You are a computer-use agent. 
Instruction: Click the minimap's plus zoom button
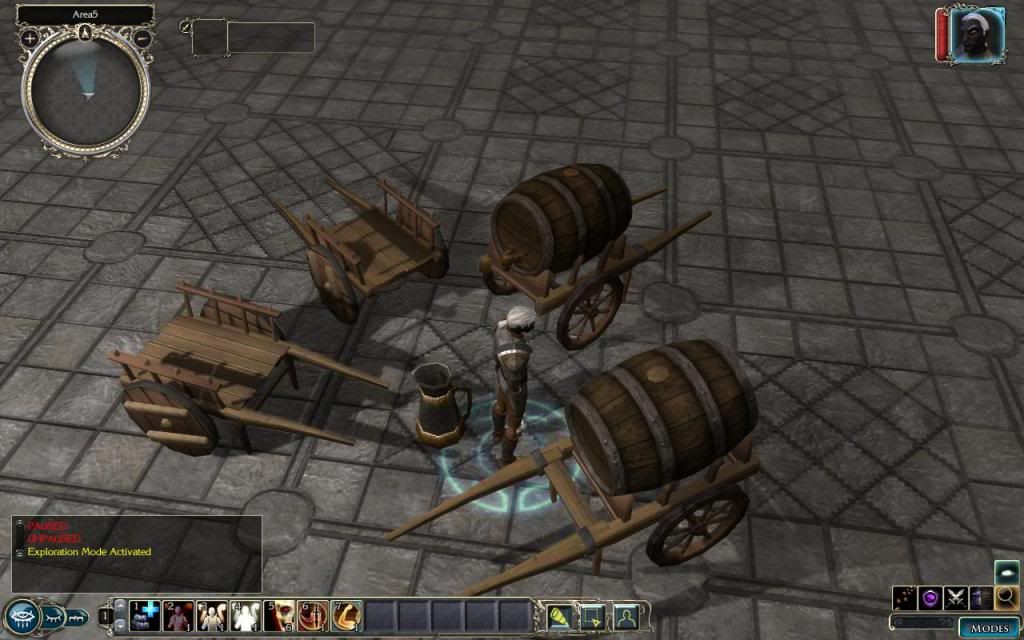click(30, 38)
